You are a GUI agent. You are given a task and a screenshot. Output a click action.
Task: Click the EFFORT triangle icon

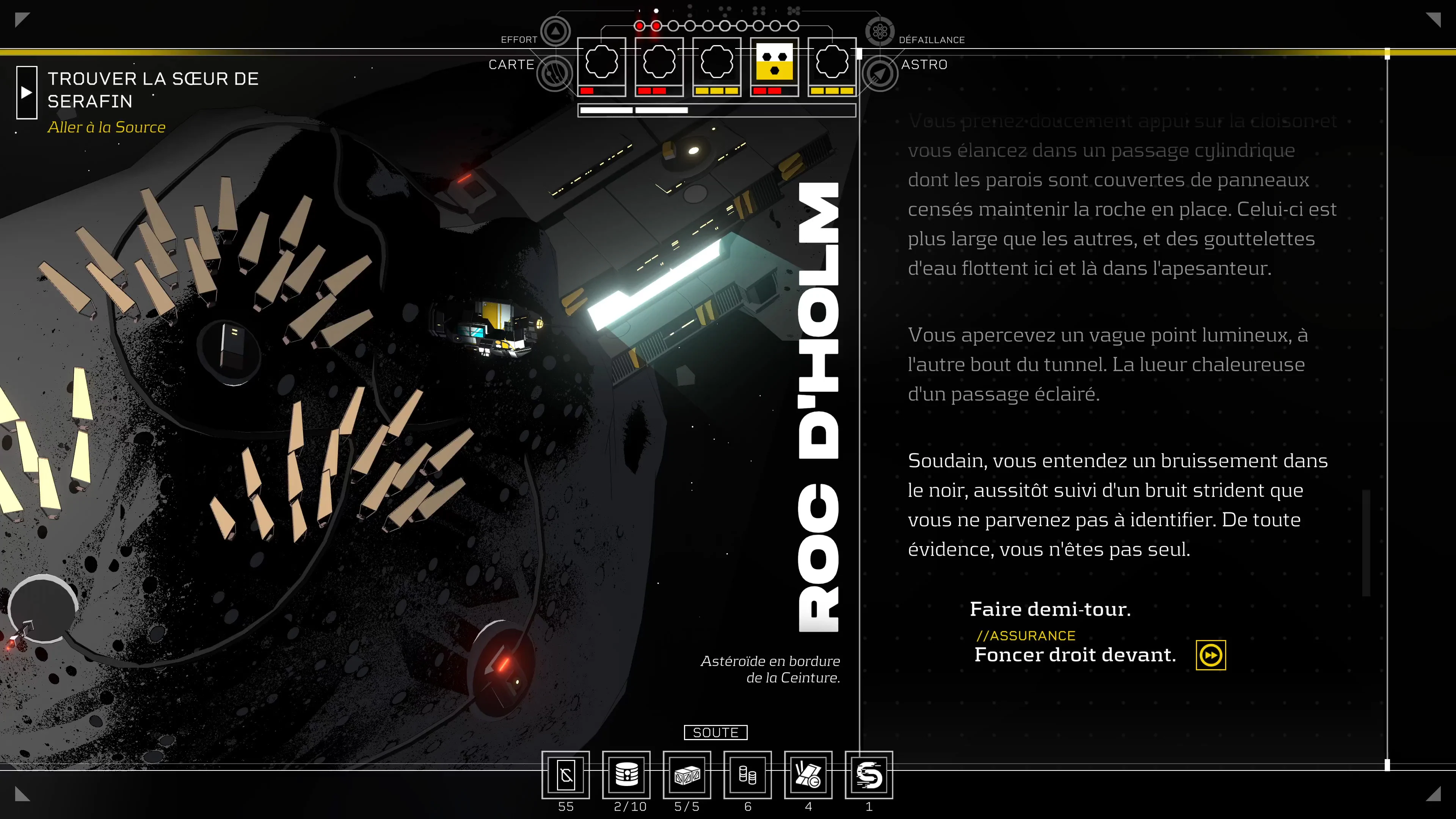[x=555, y=30]
